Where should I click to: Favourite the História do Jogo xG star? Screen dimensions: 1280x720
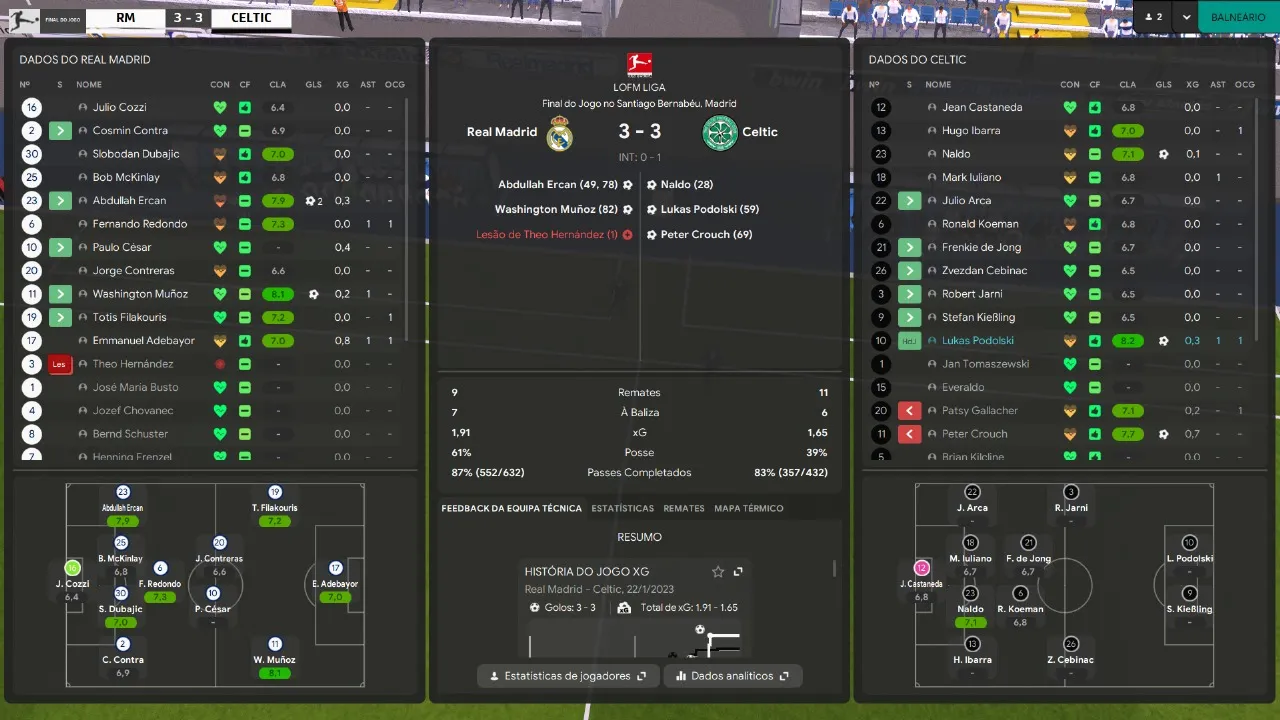pos(718,572)
